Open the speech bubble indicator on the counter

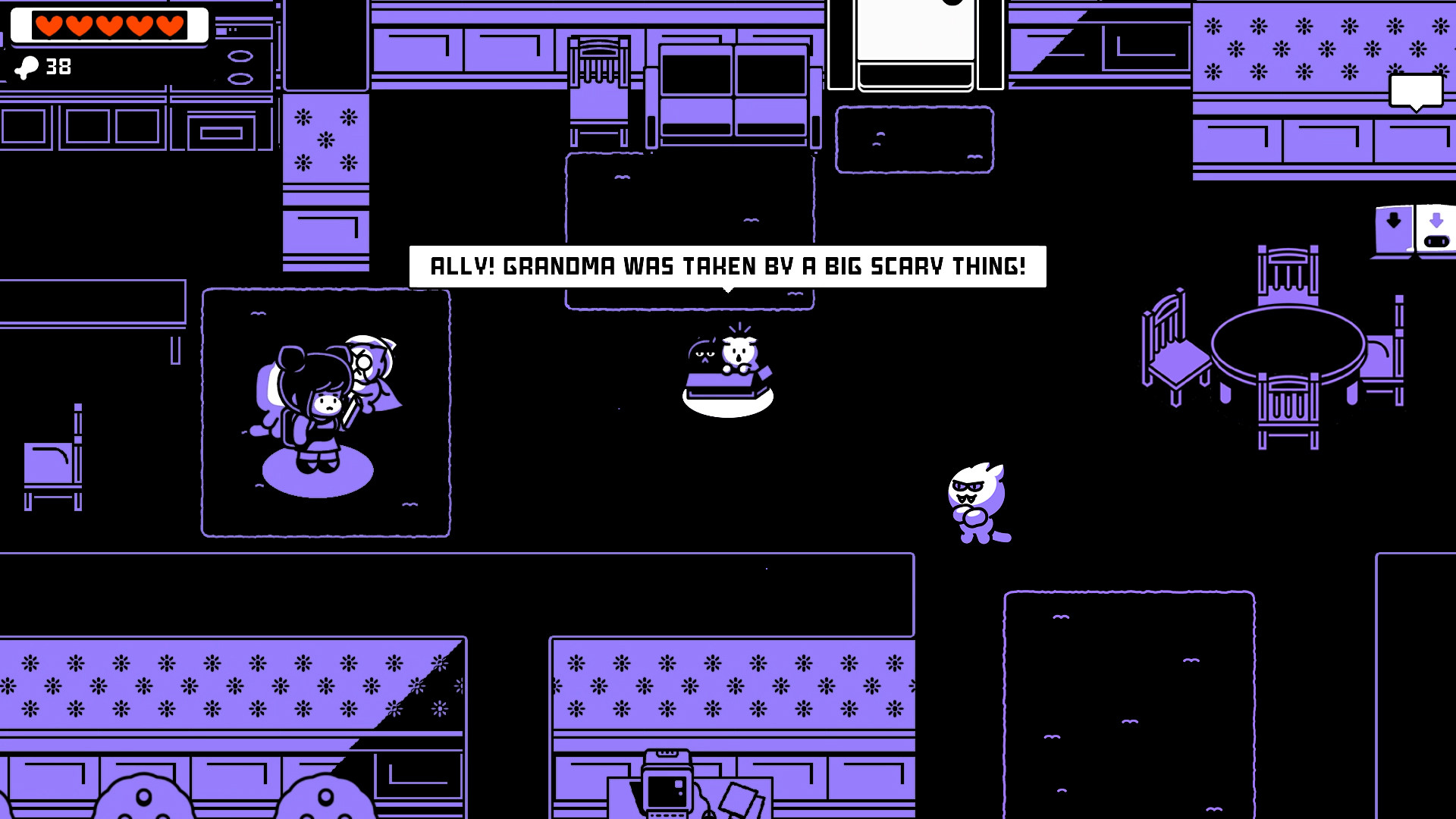(x=1417, y=91)
